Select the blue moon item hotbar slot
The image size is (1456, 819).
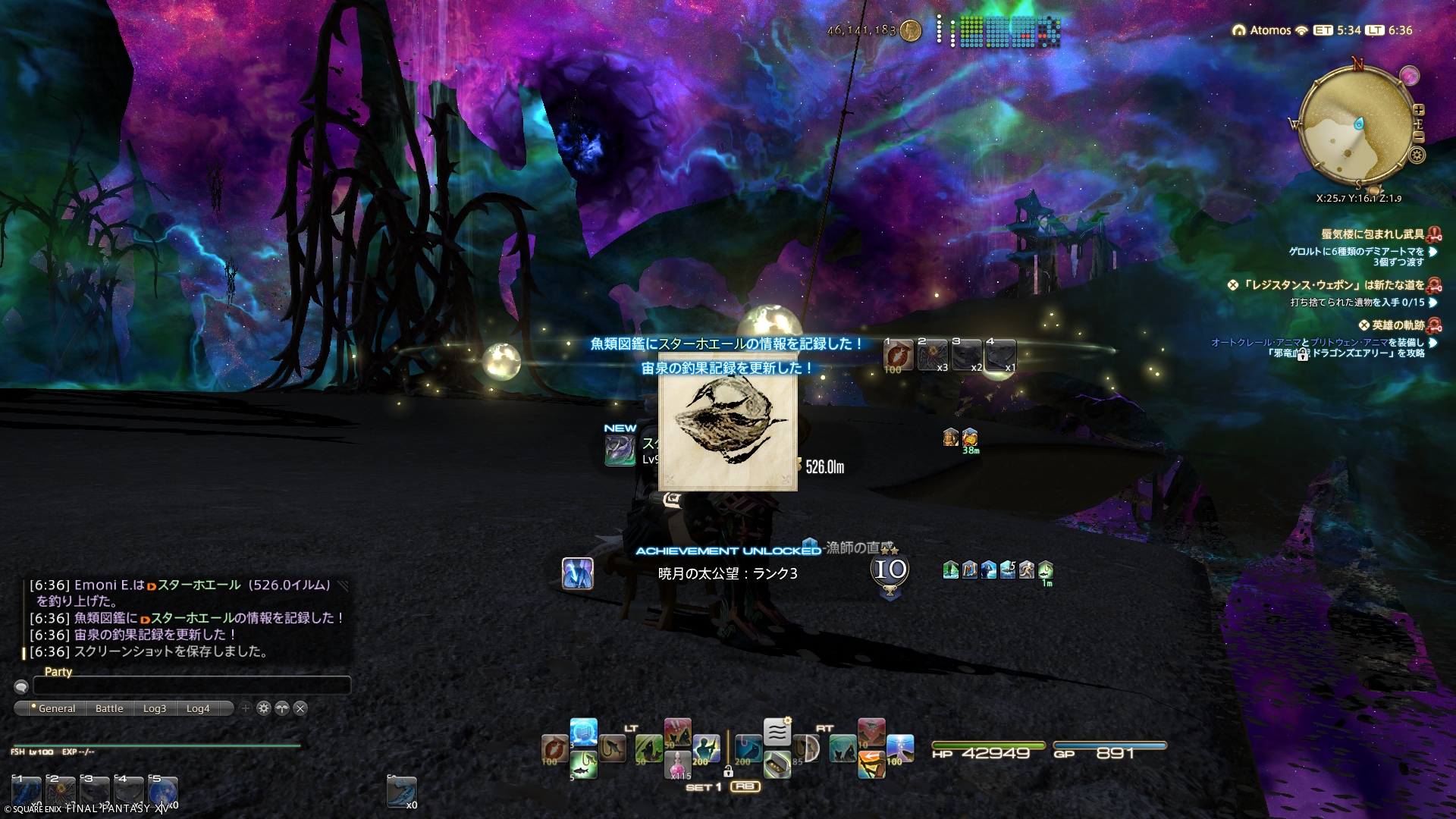(162, 792)
